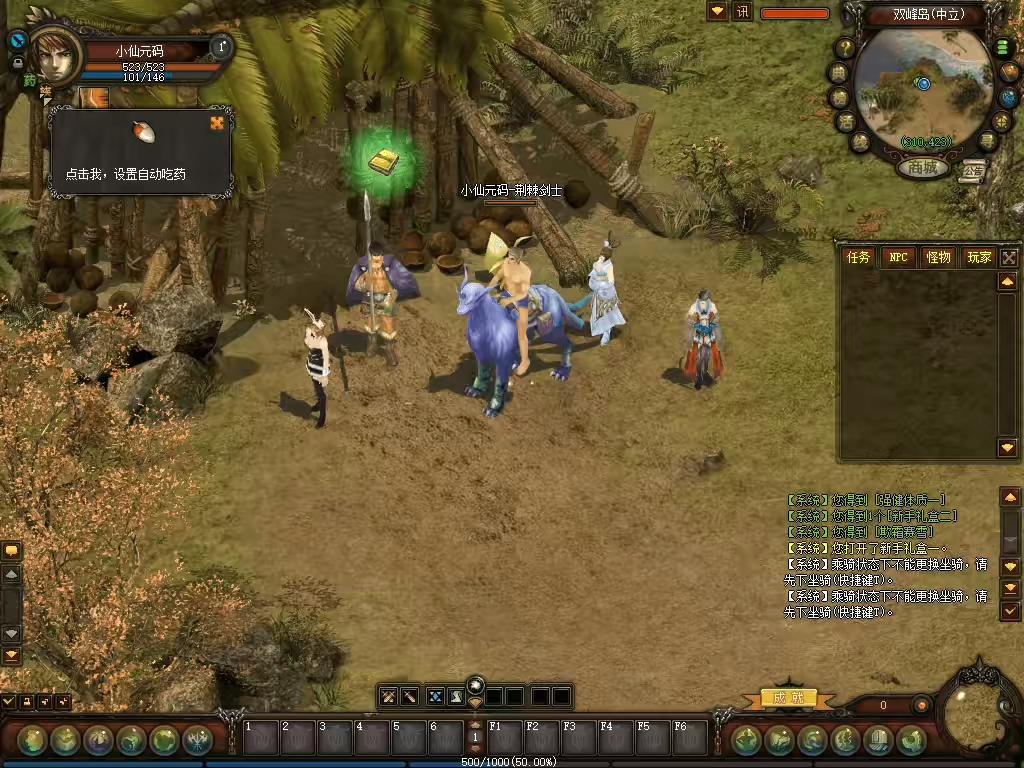The width and height of the screenshot is (1024, 768).
Task: Close the auto-potion tooltip popup
Action: 217,123
